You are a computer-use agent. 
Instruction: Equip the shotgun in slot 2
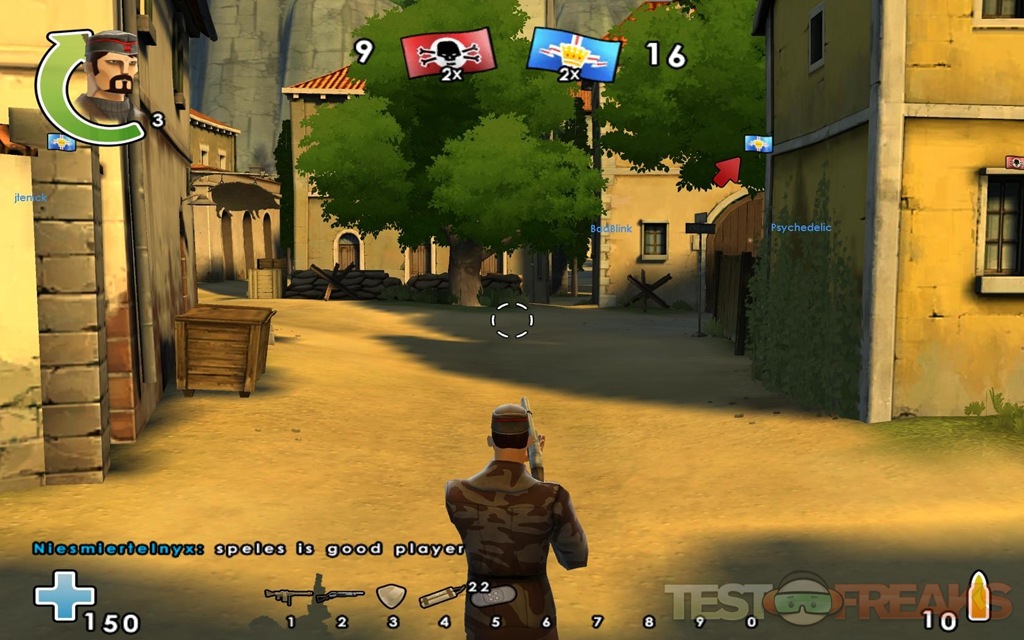point(339,596)
